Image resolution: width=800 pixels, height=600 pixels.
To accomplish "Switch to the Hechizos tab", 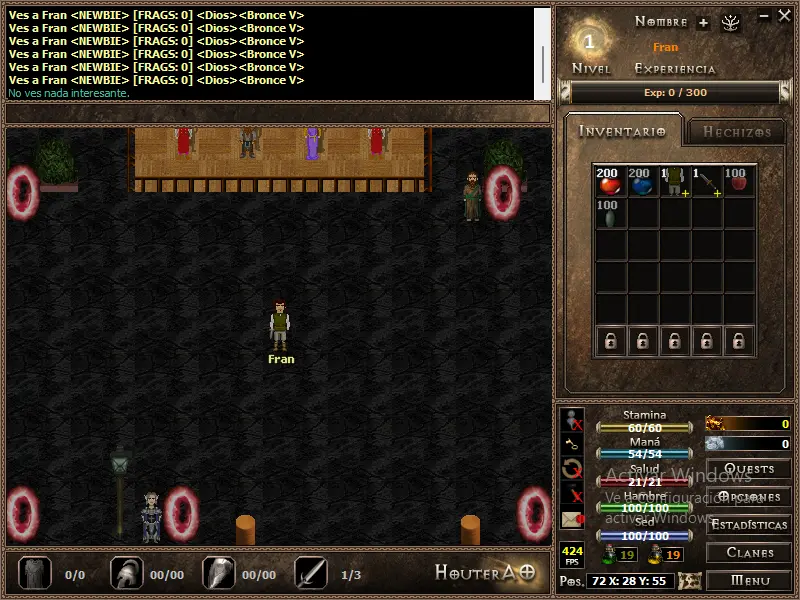I will click(x=736, y=131).
